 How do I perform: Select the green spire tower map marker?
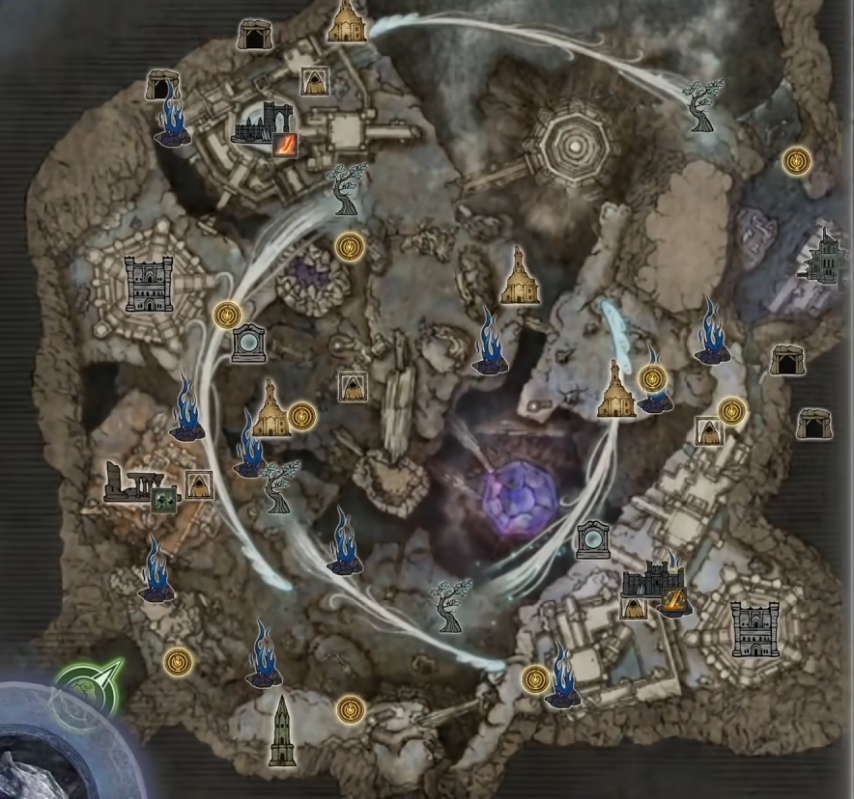pyautogui.click(x=283, y=731)
